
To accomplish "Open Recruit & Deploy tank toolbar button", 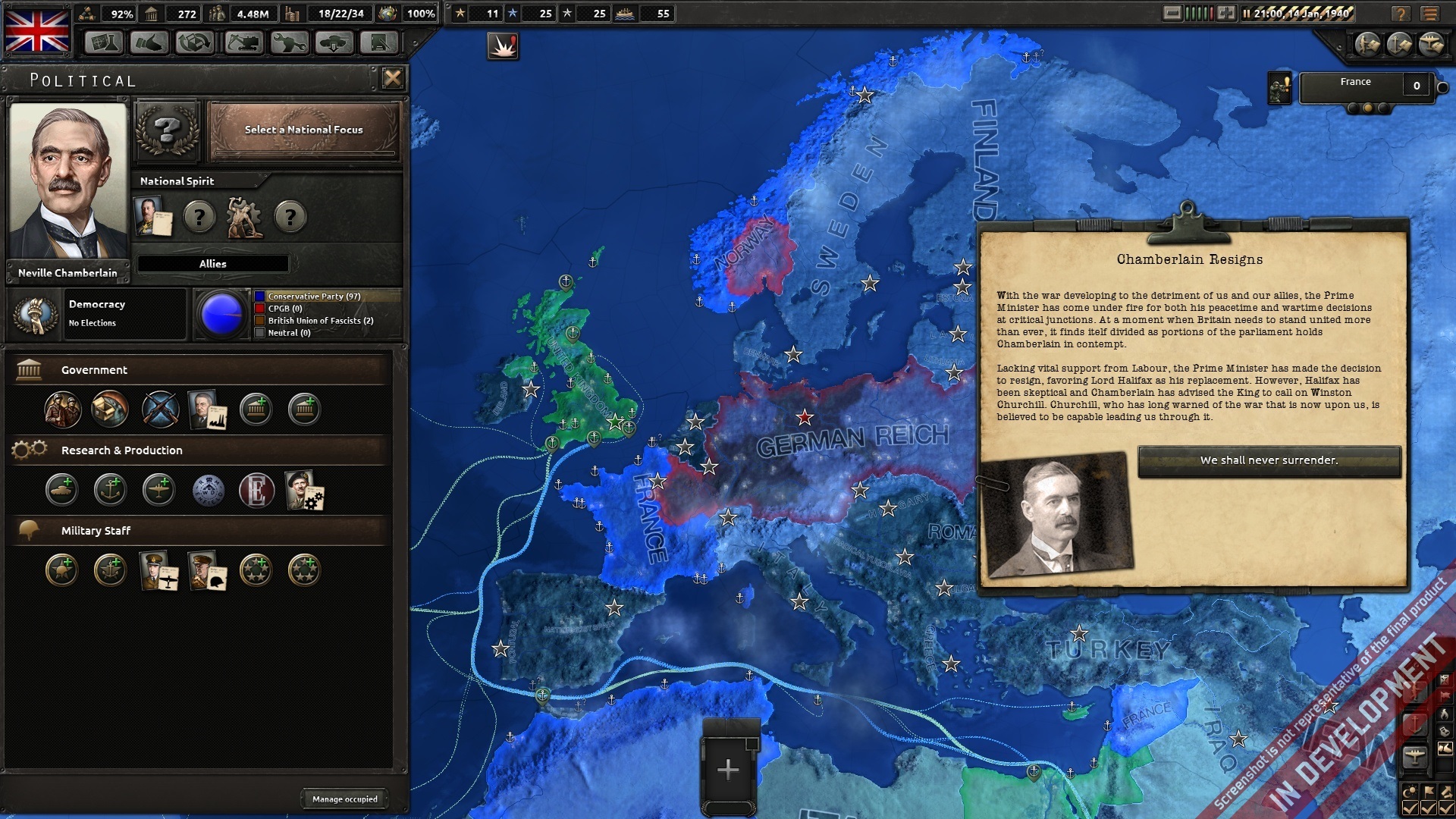I will tap(334, 42).
